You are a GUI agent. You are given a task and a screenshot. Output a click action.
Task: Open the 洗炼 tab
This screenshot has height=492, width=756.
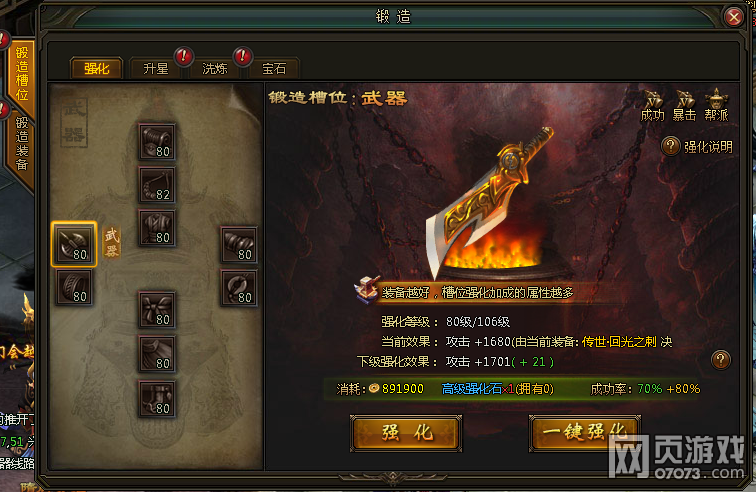214,68
